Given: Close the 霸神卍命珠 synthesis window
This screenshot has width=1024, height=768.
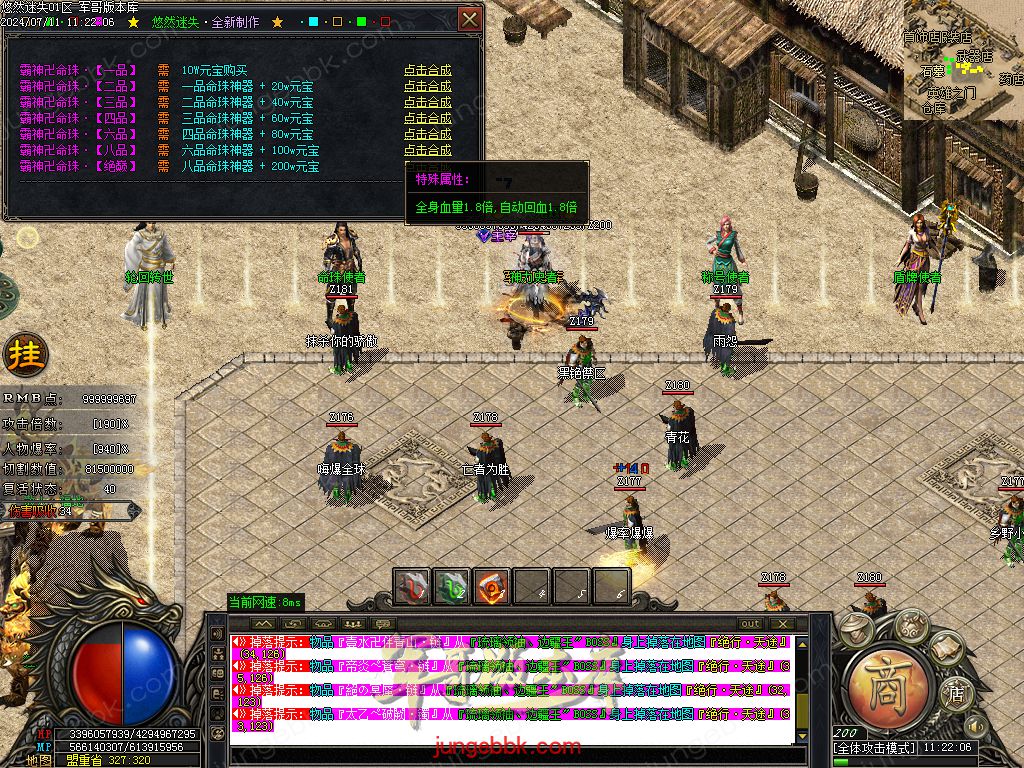Looking at the screenshot, I should pyautogui.click(x=469, y=19).
